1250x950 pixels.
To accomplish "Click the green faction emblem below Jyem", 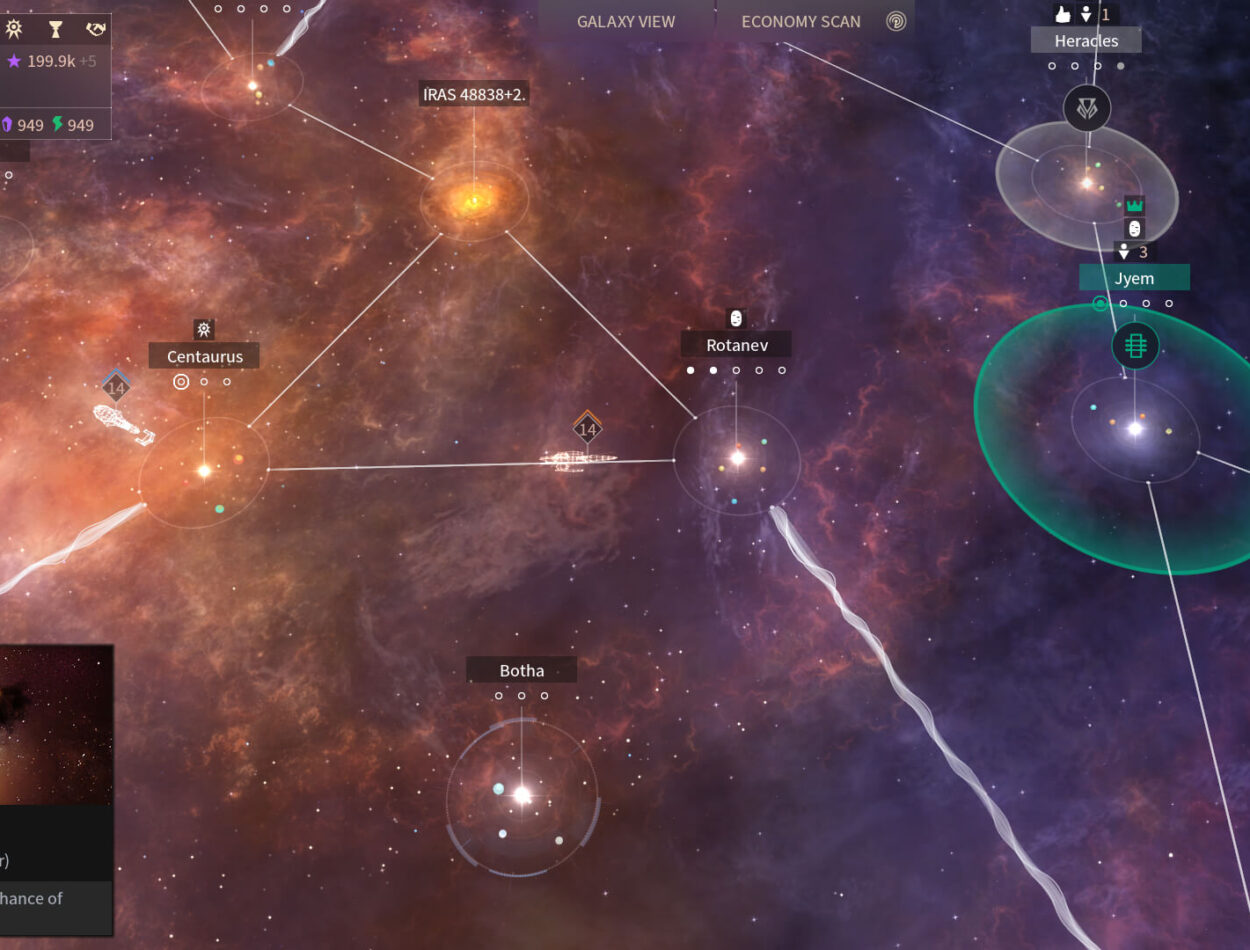I will 1135,346.
